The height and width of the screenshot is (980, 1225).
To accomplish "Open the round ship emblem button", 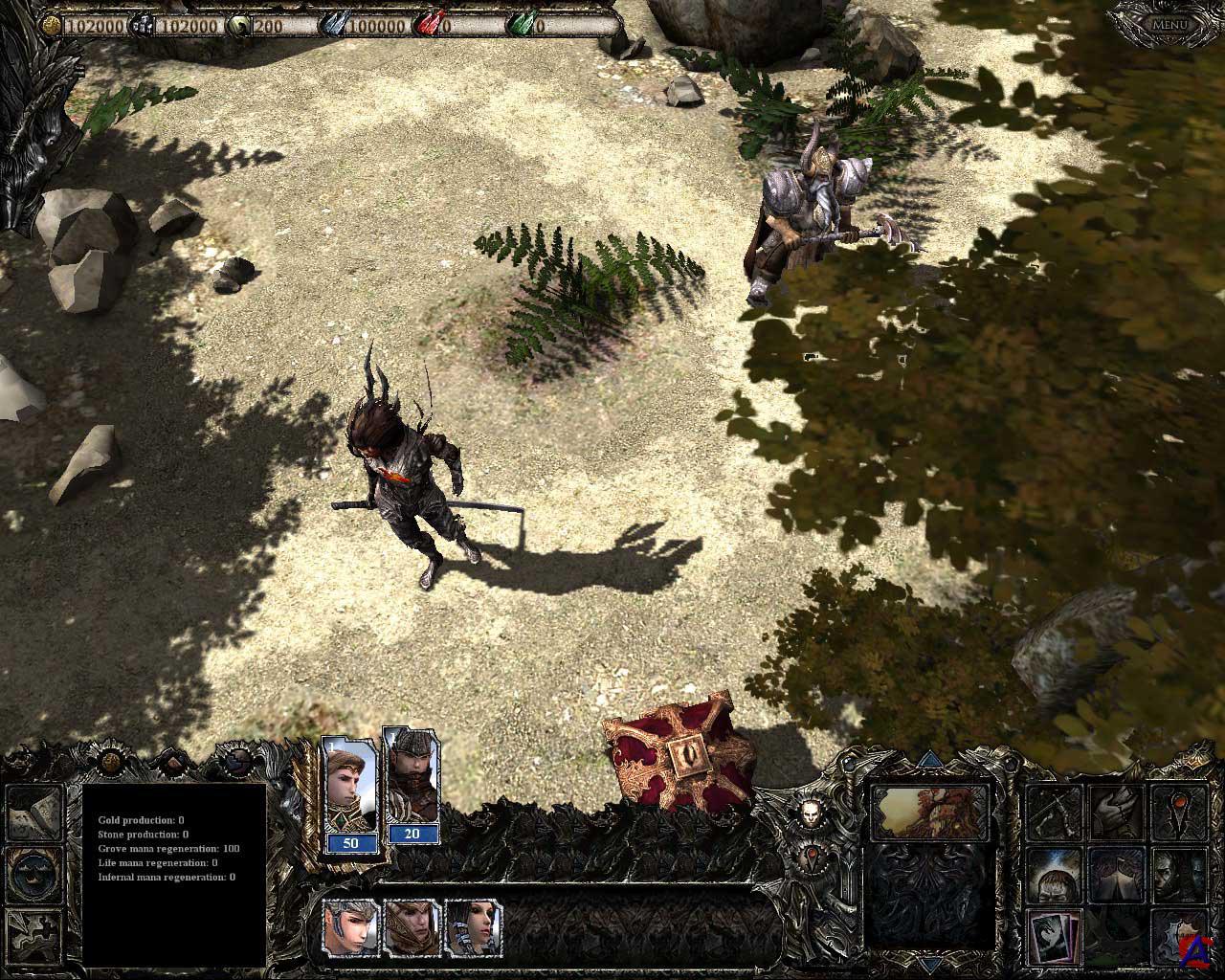I will (x=34, y=872).
